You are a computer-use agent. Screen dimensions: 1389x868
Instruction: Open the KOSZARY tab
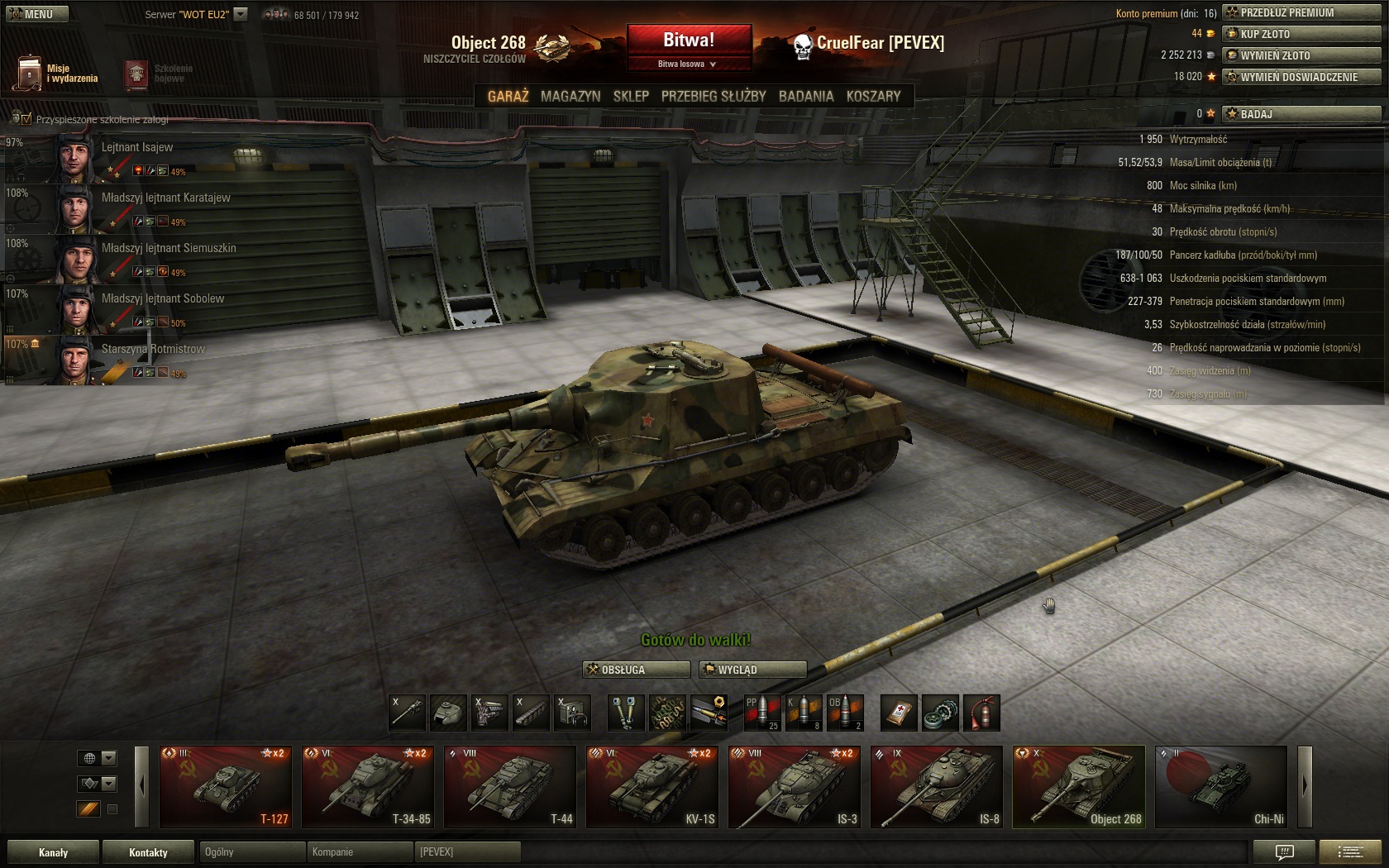coord(873,96)
